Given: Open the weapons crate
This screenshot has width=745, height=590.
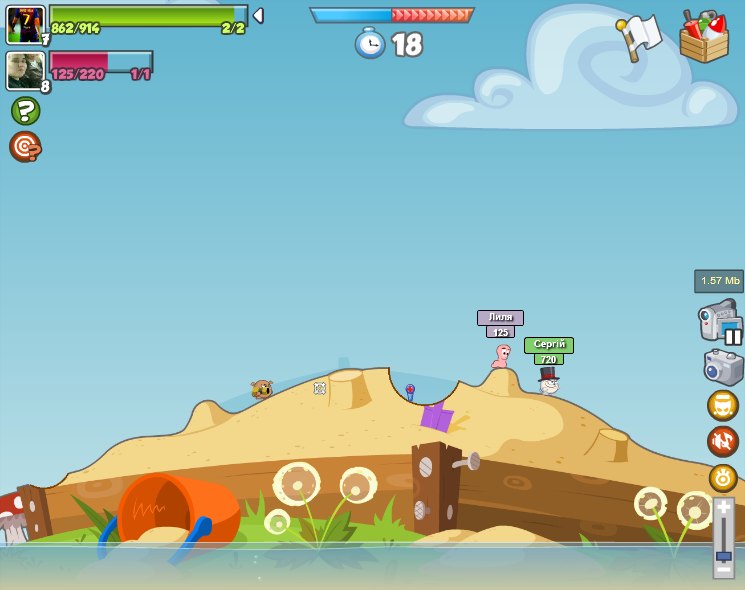Looking at the screenshot, I should [x=703, y=37].
